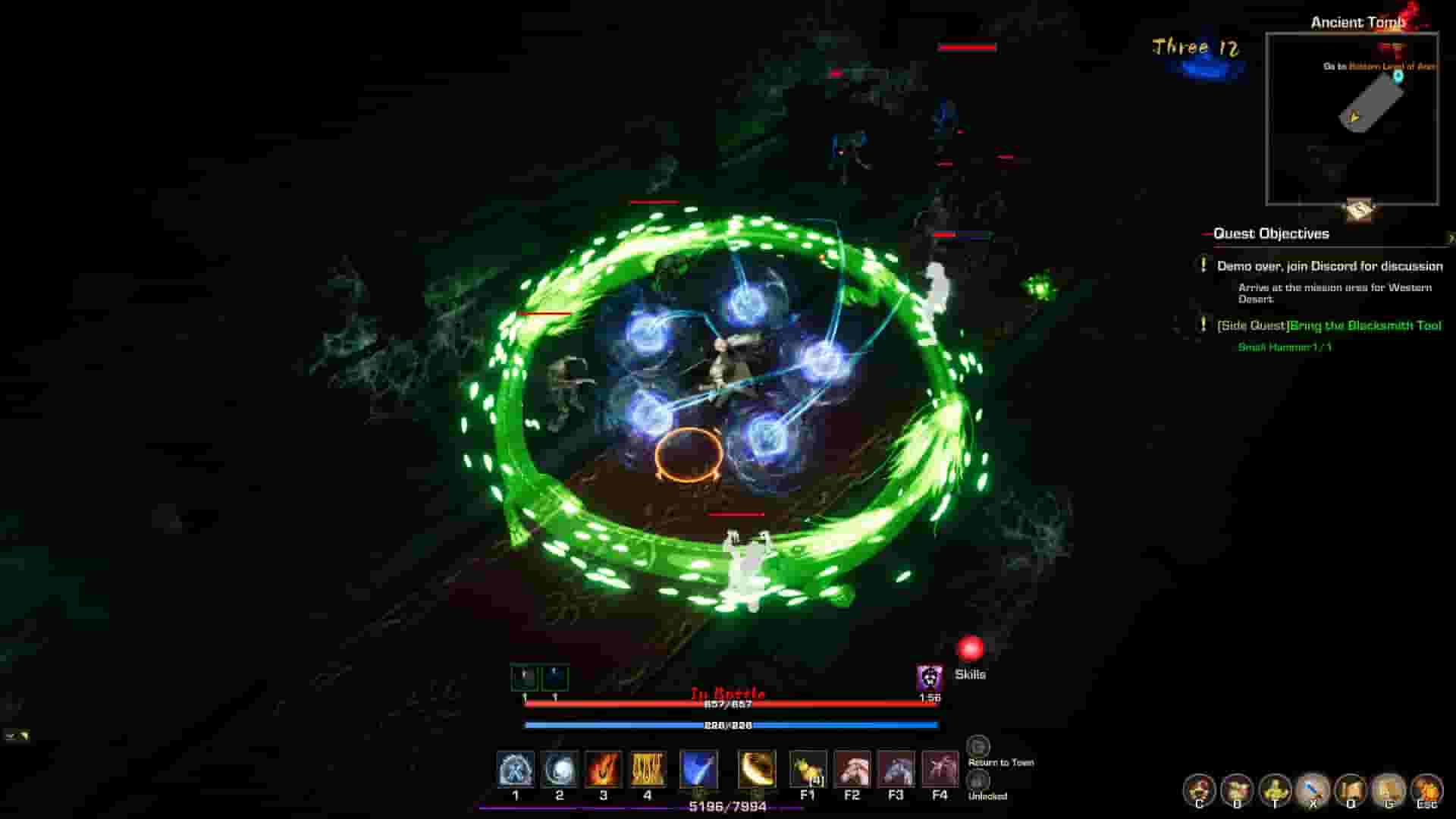
Task: Click the red Skills notification button
Action: pos(972,650)
